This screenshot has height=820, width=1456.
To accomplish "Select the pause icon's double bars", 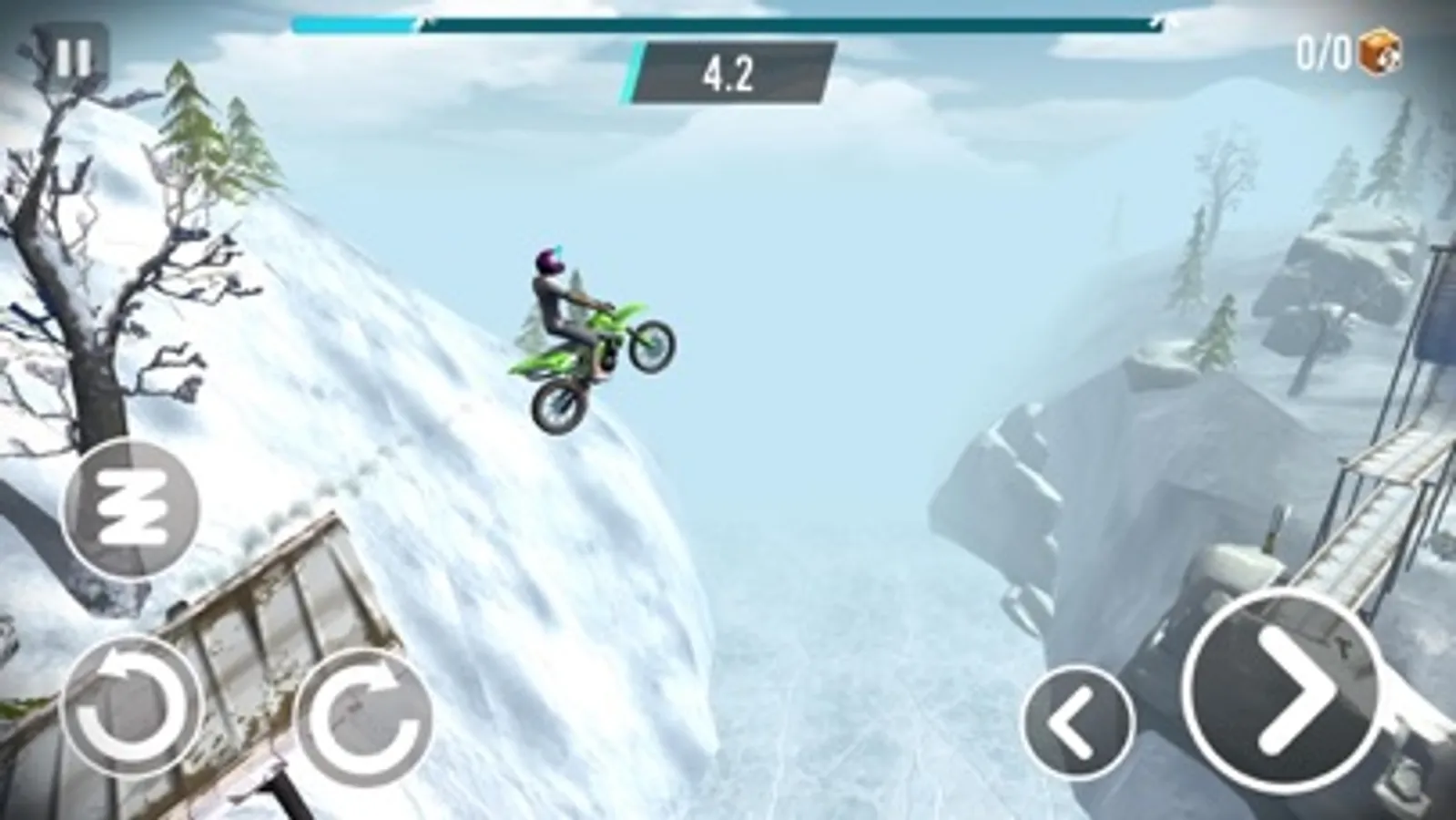I will (x=73, y=56).
